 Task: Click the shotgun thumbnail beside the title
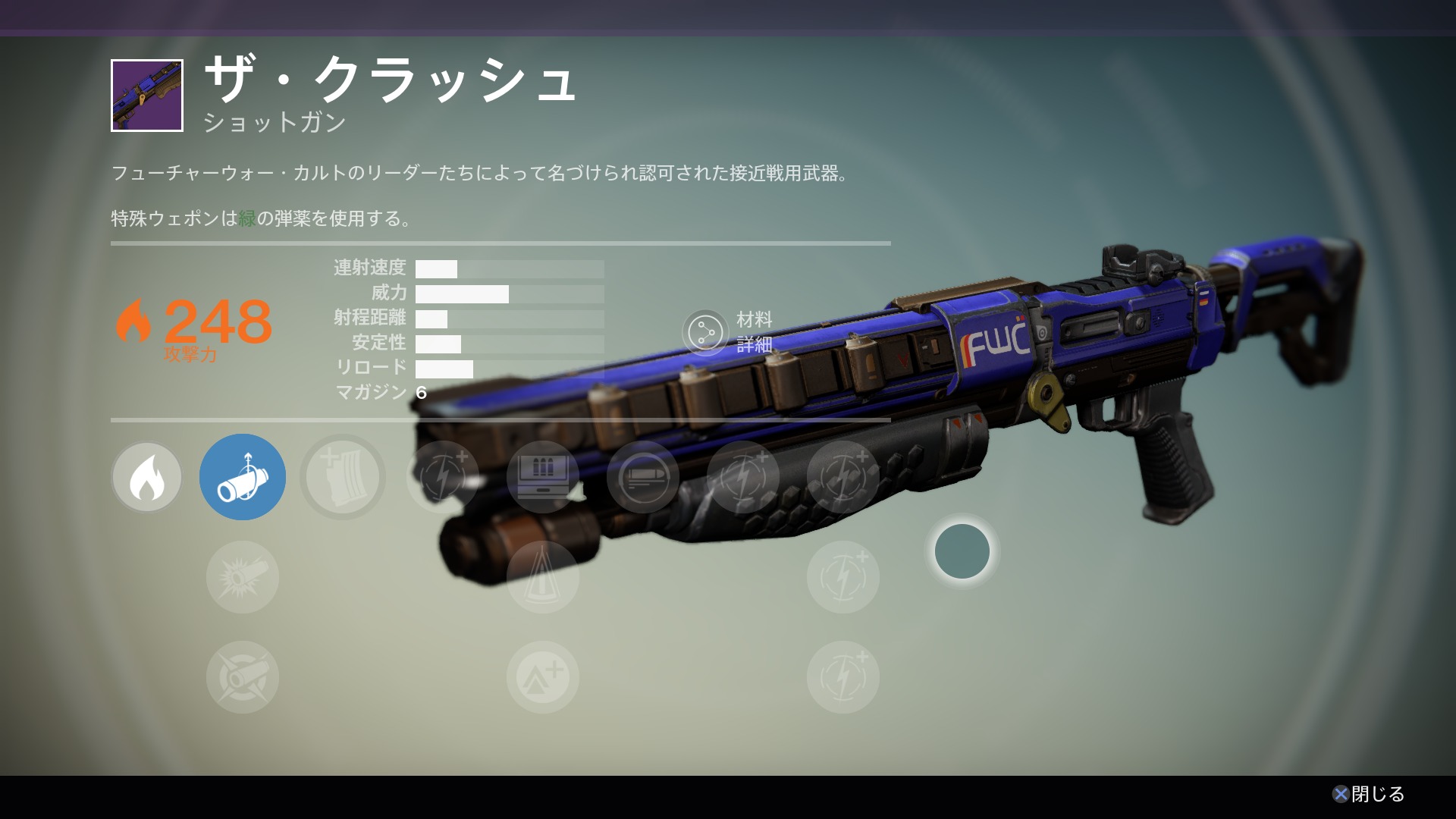coord(147,96)
